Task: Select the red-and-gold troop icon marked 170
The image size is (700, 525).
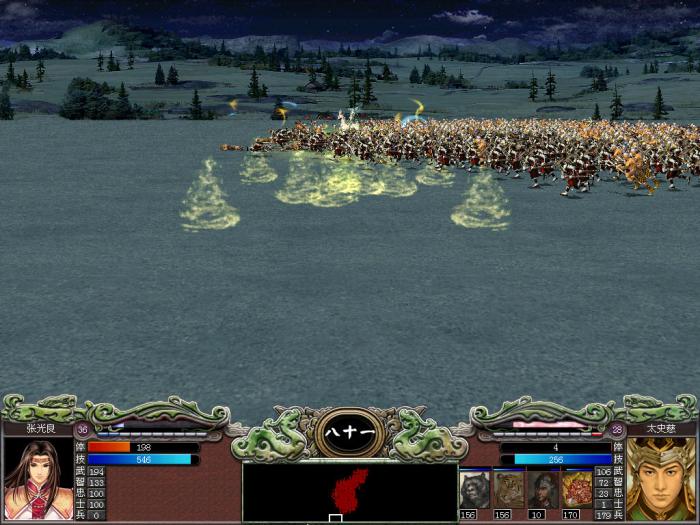Action: click(x=576, y=489)
